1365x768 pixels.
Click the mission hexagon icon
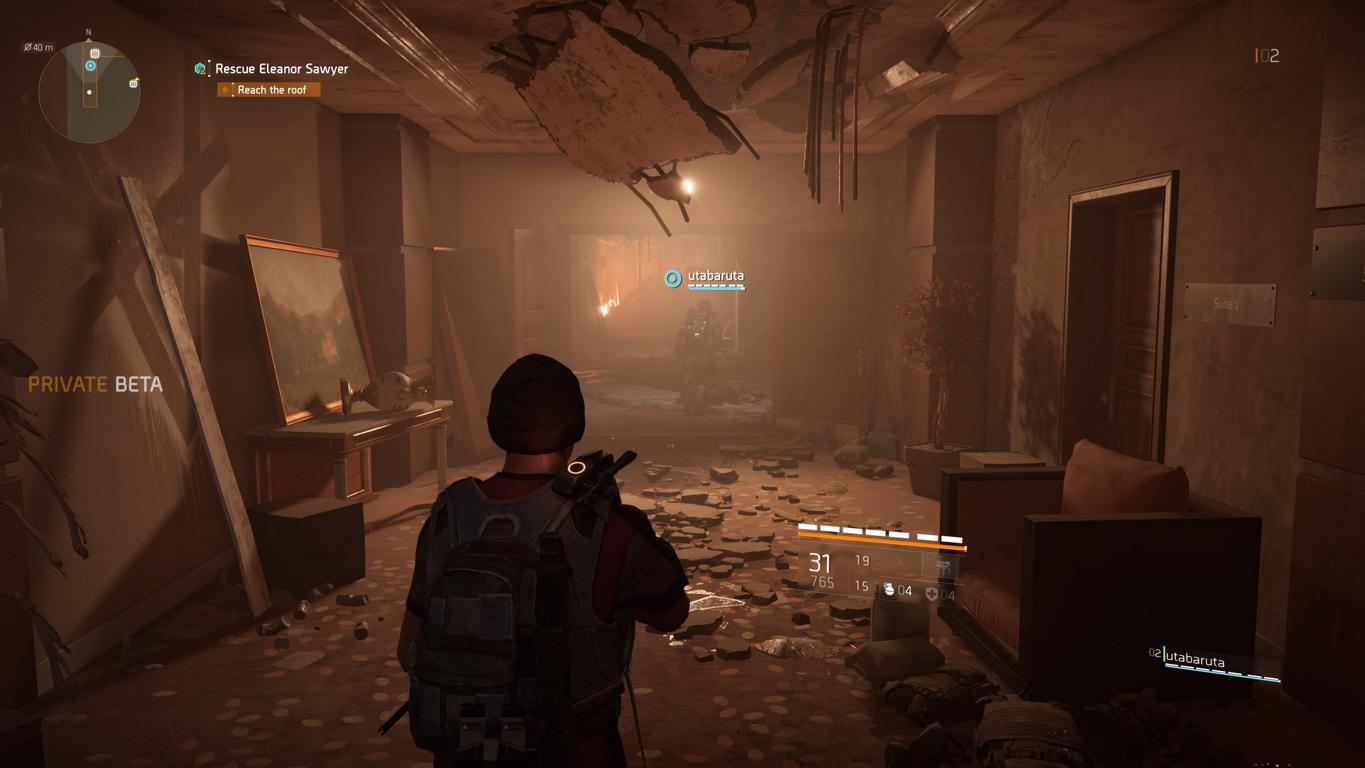click(x=201, y=69)
